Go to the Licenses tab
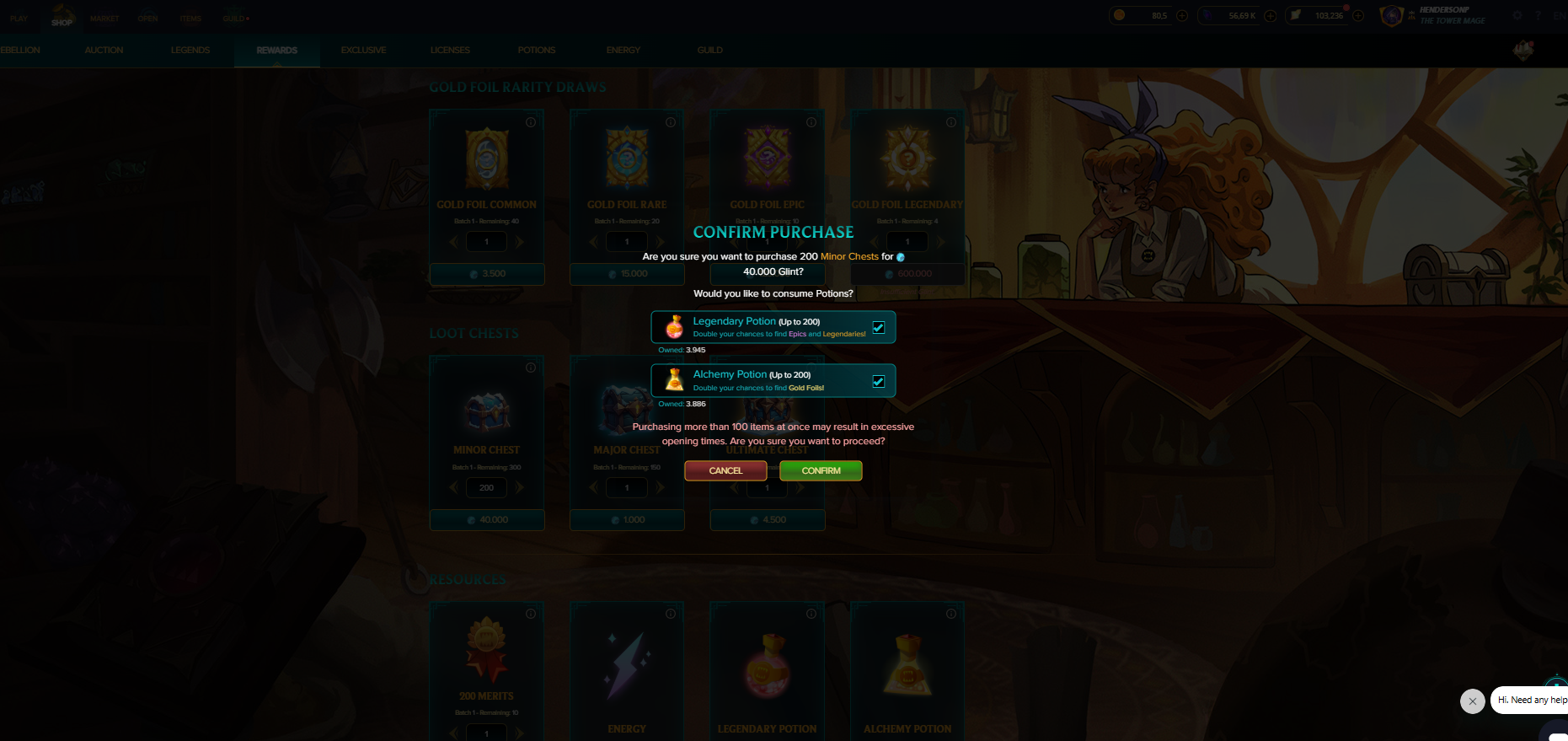This screenshot has height=741, width=1568. (x=450, y=51)
